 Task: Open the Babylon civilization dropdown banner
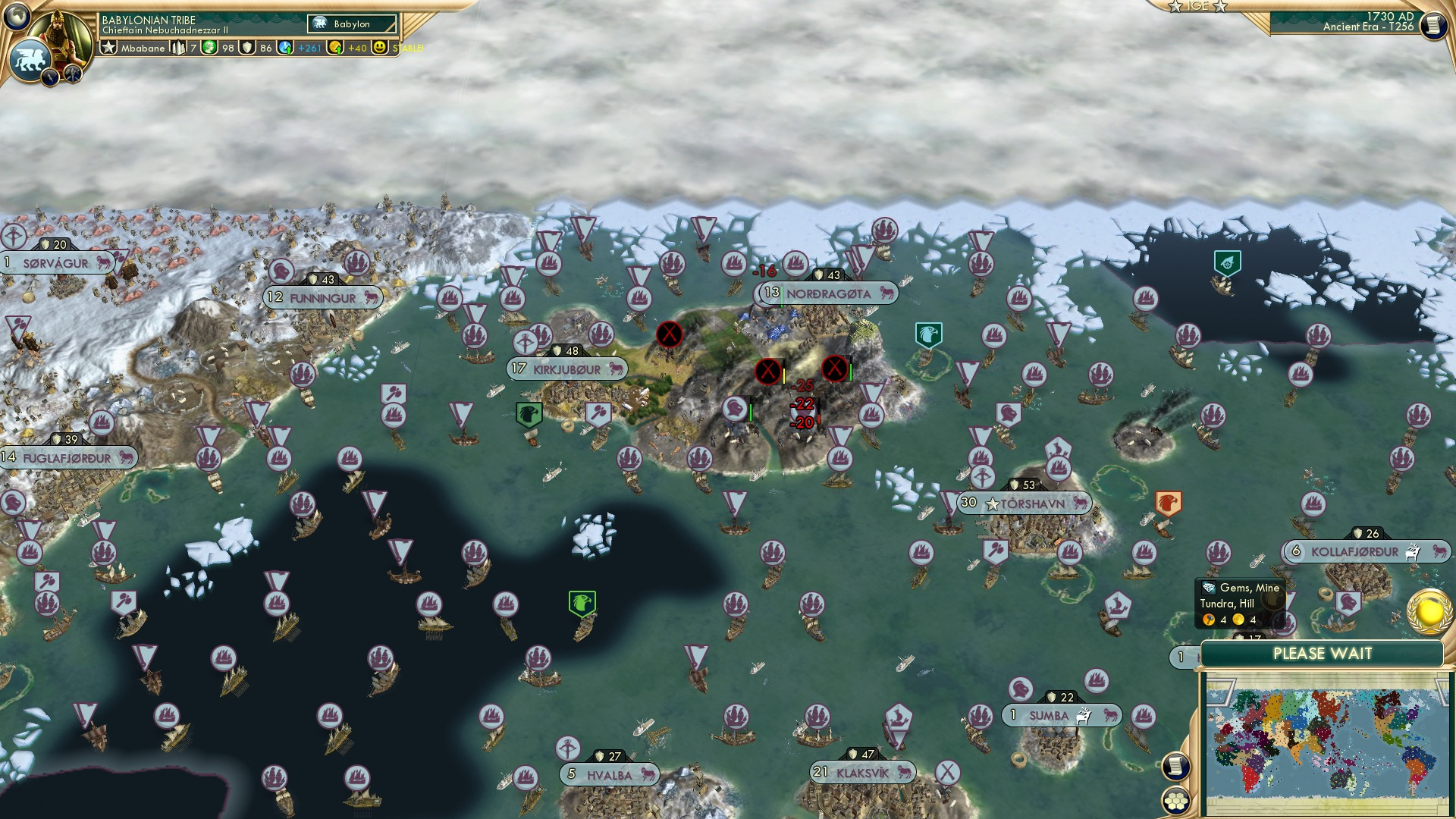tap(350, 24)
